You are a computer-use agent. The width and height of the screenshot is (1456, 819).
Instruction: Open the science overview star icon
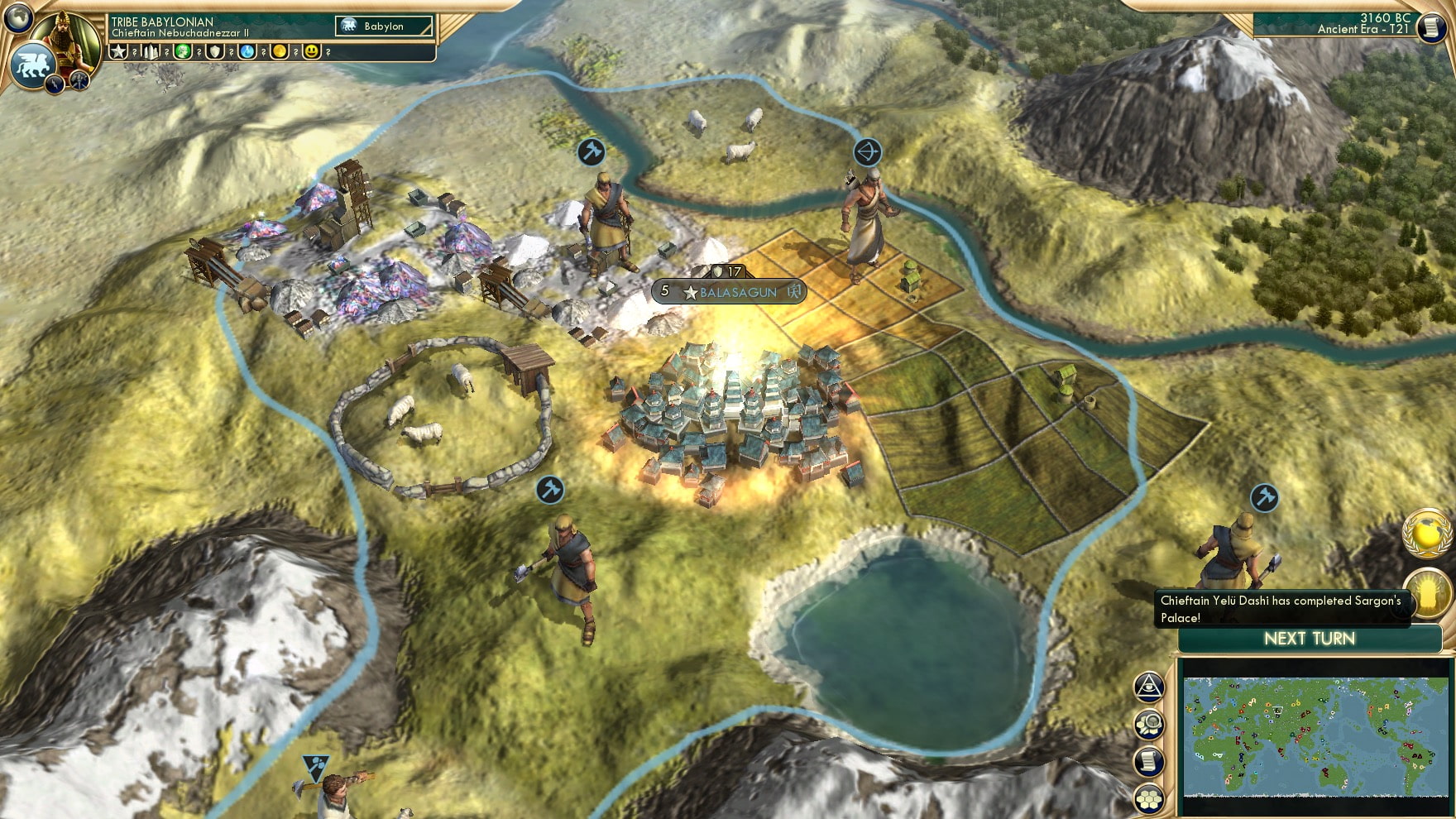click(x=118, y=51)
